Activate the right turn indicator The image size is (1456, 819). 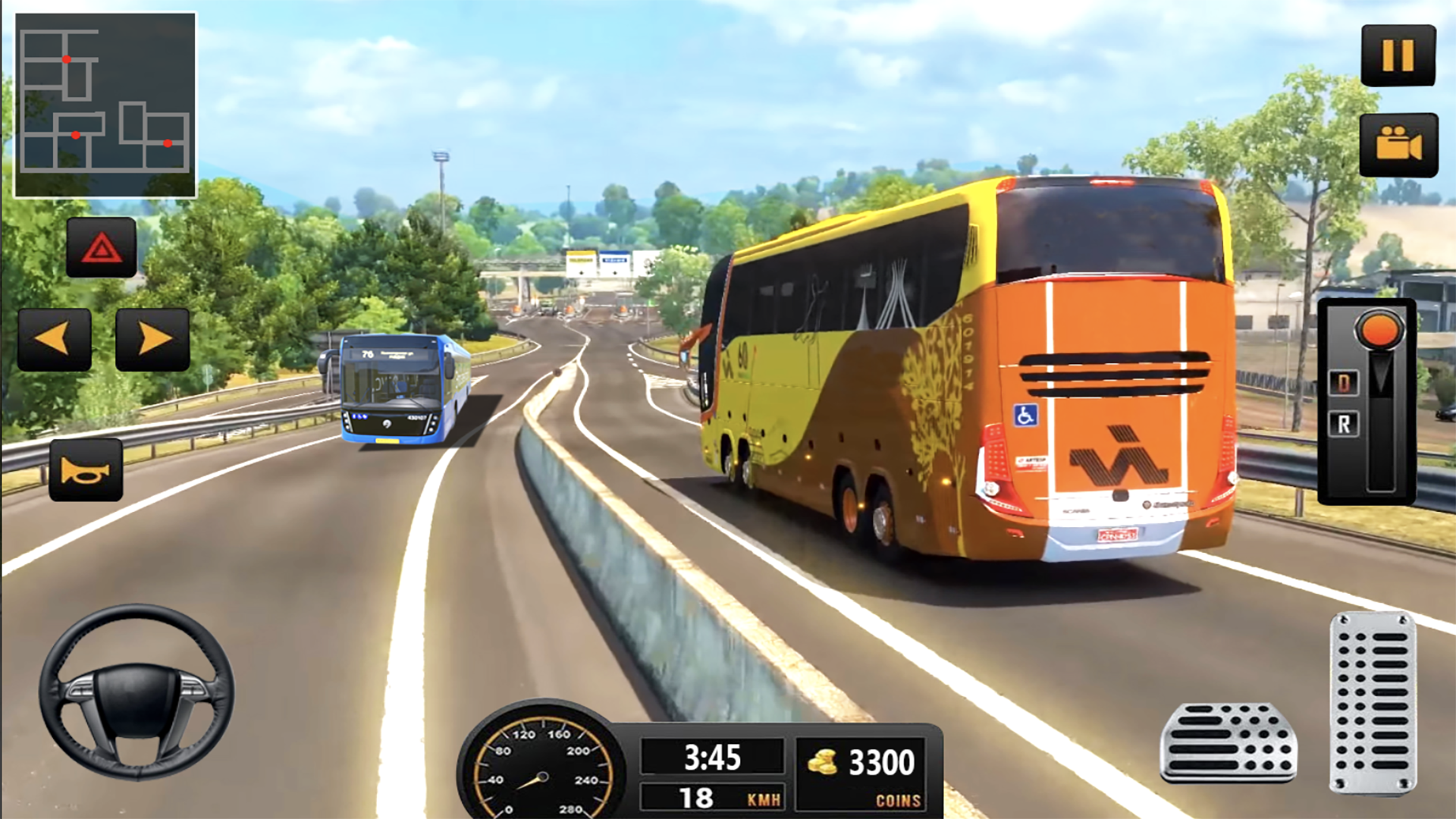pyautogui.click(x=152, y=339)
